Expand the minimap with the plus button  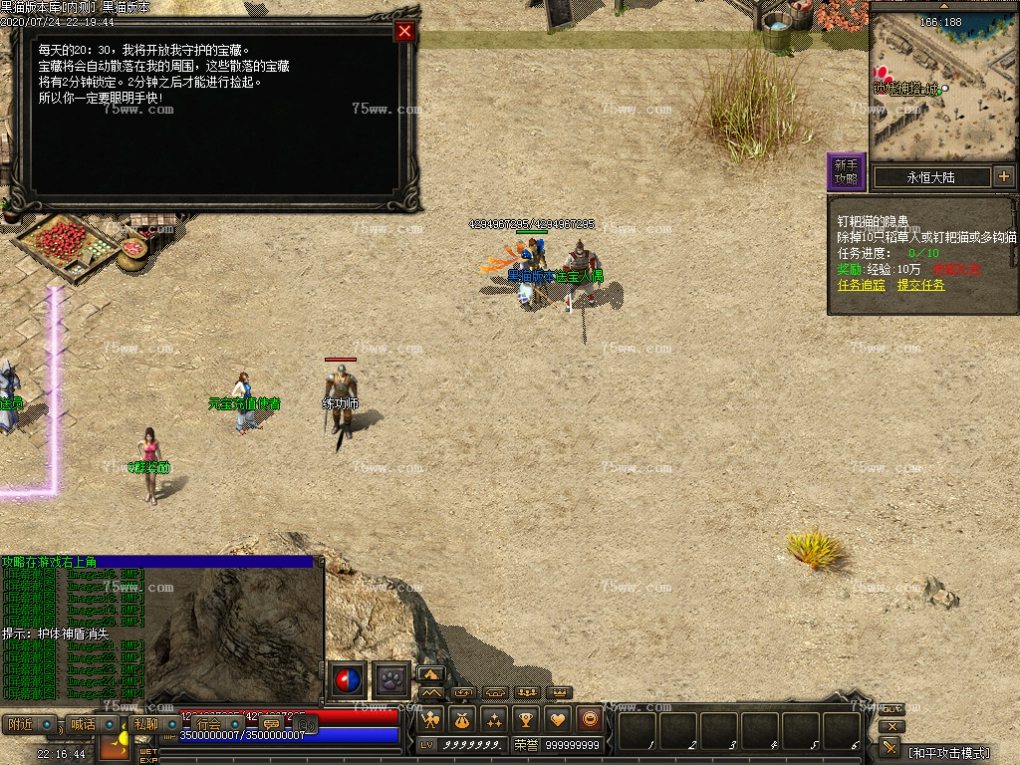tap(1004, 177)
